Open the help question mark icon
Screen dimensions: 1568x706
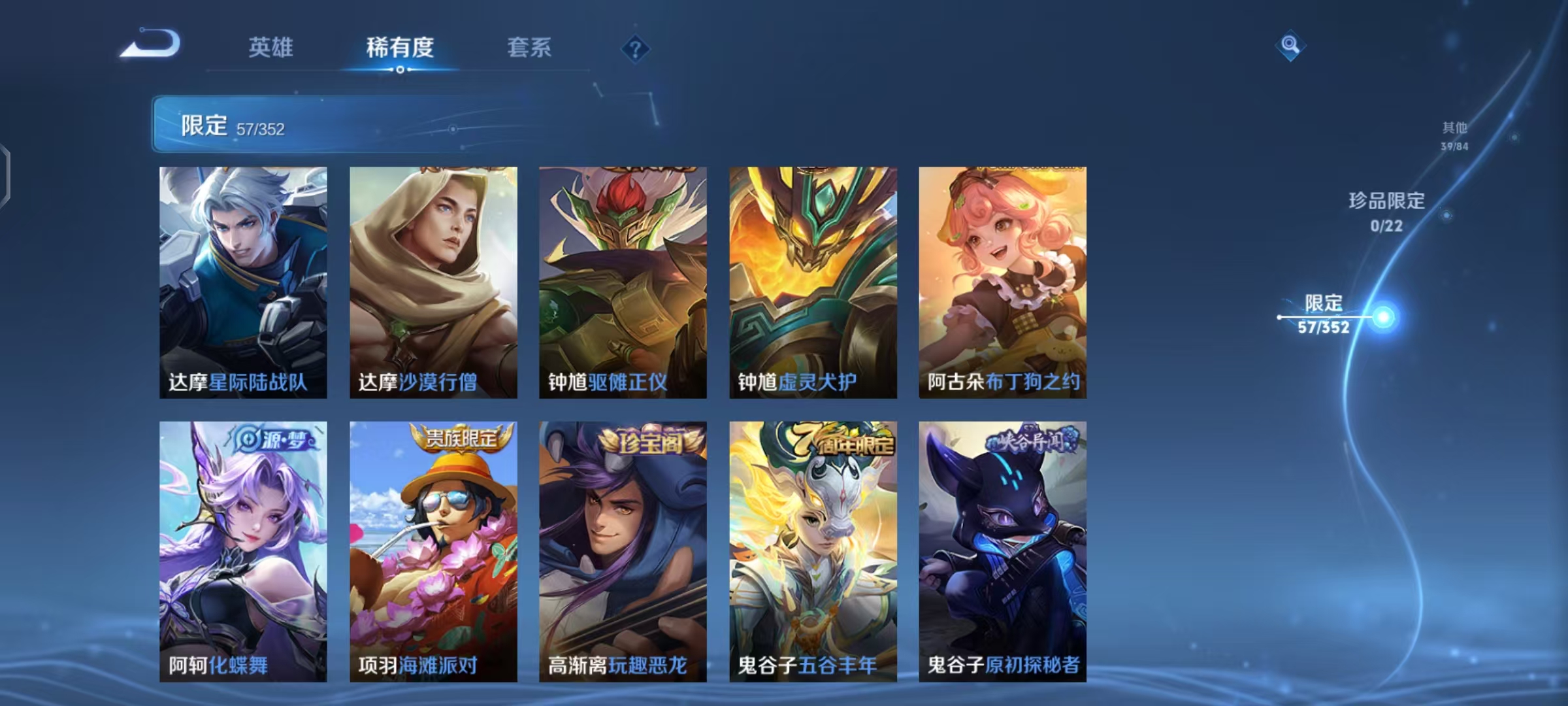636,48
